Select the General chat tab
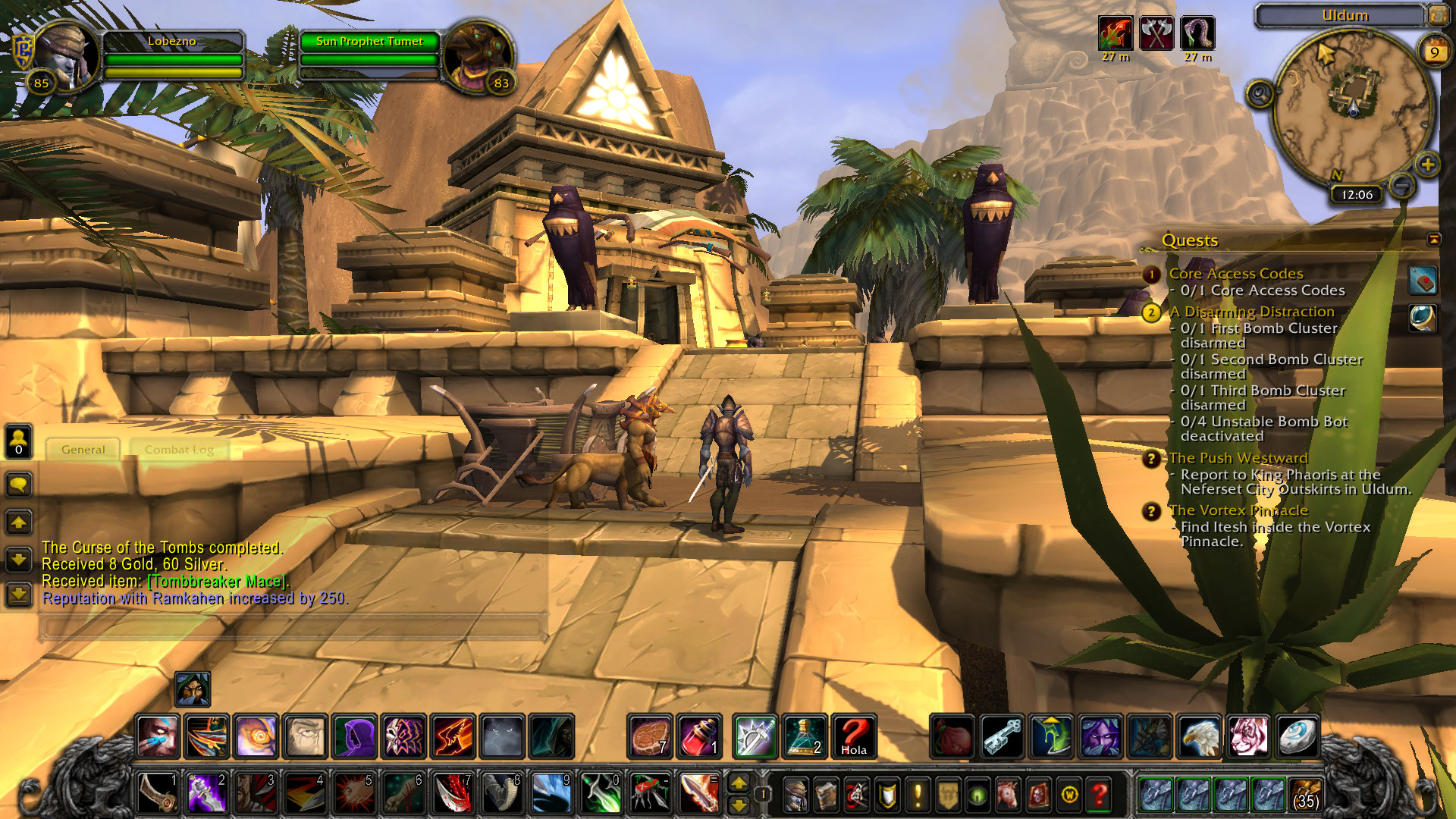Screen dimensions: 1456x819 [x=83, y=450]
